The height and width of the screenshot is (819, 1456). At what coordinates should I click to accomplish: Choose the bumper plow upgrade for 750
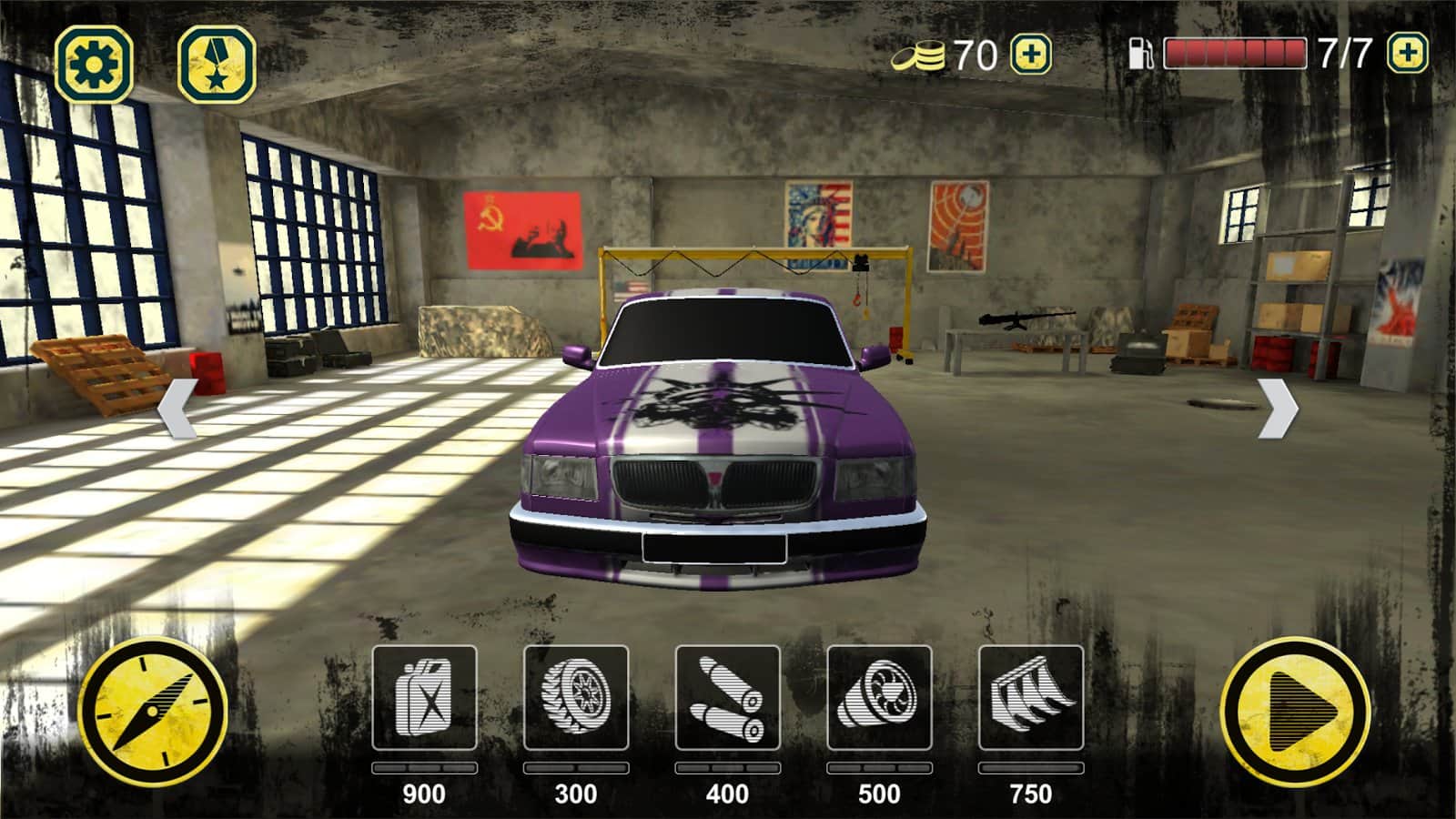point(1031,698)
